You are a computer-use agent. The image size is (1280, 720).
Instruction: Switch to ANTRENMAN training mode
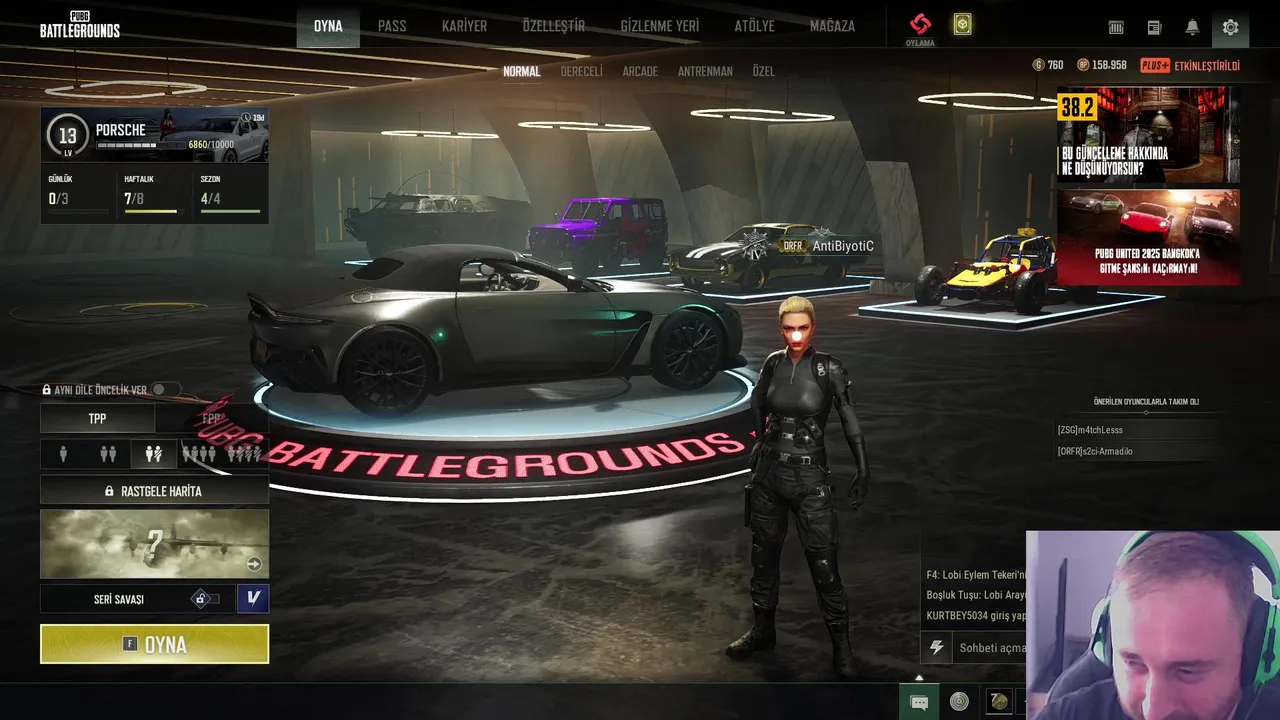click(705, 72)
